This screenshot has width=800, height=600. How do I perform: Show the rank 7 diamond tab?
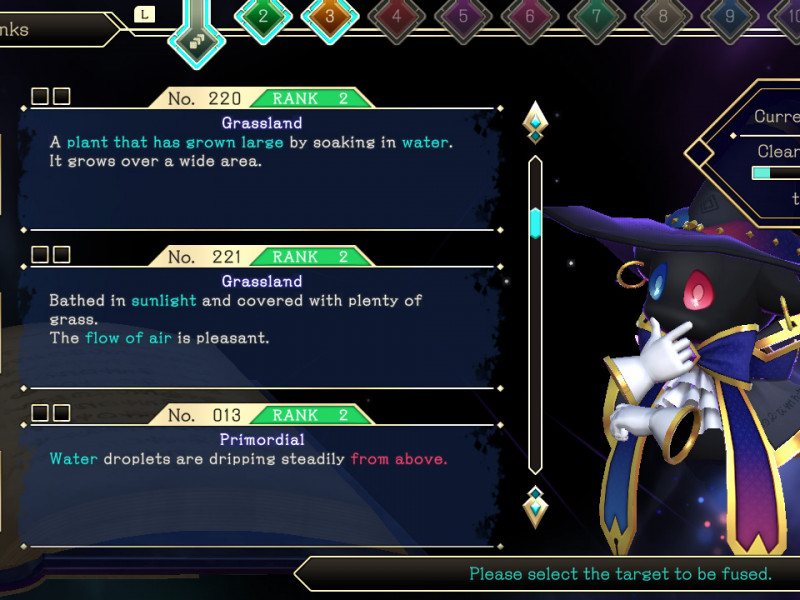596,16
